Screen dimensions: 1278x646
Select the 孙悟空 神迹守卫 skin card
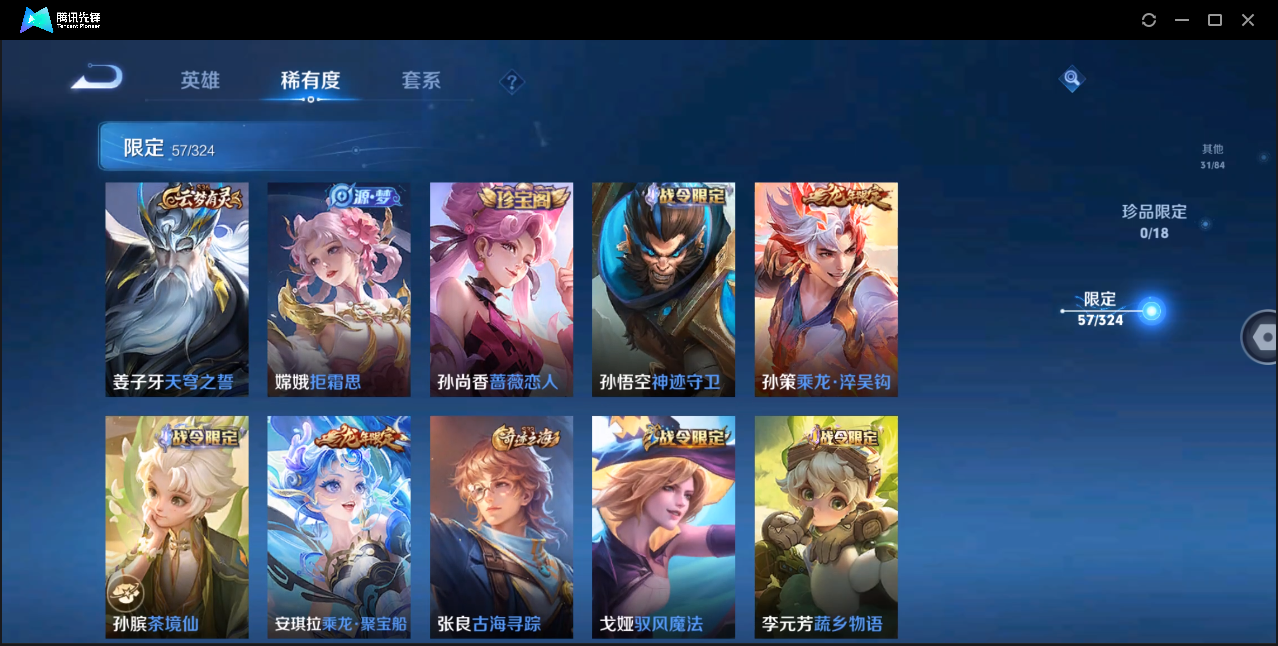(x=663, y=289)
